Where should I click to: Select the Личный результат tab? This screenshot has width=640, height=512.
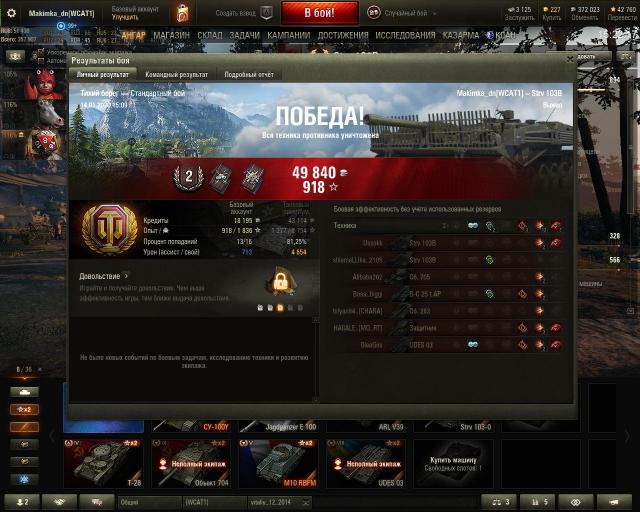[x=102, y=74]
